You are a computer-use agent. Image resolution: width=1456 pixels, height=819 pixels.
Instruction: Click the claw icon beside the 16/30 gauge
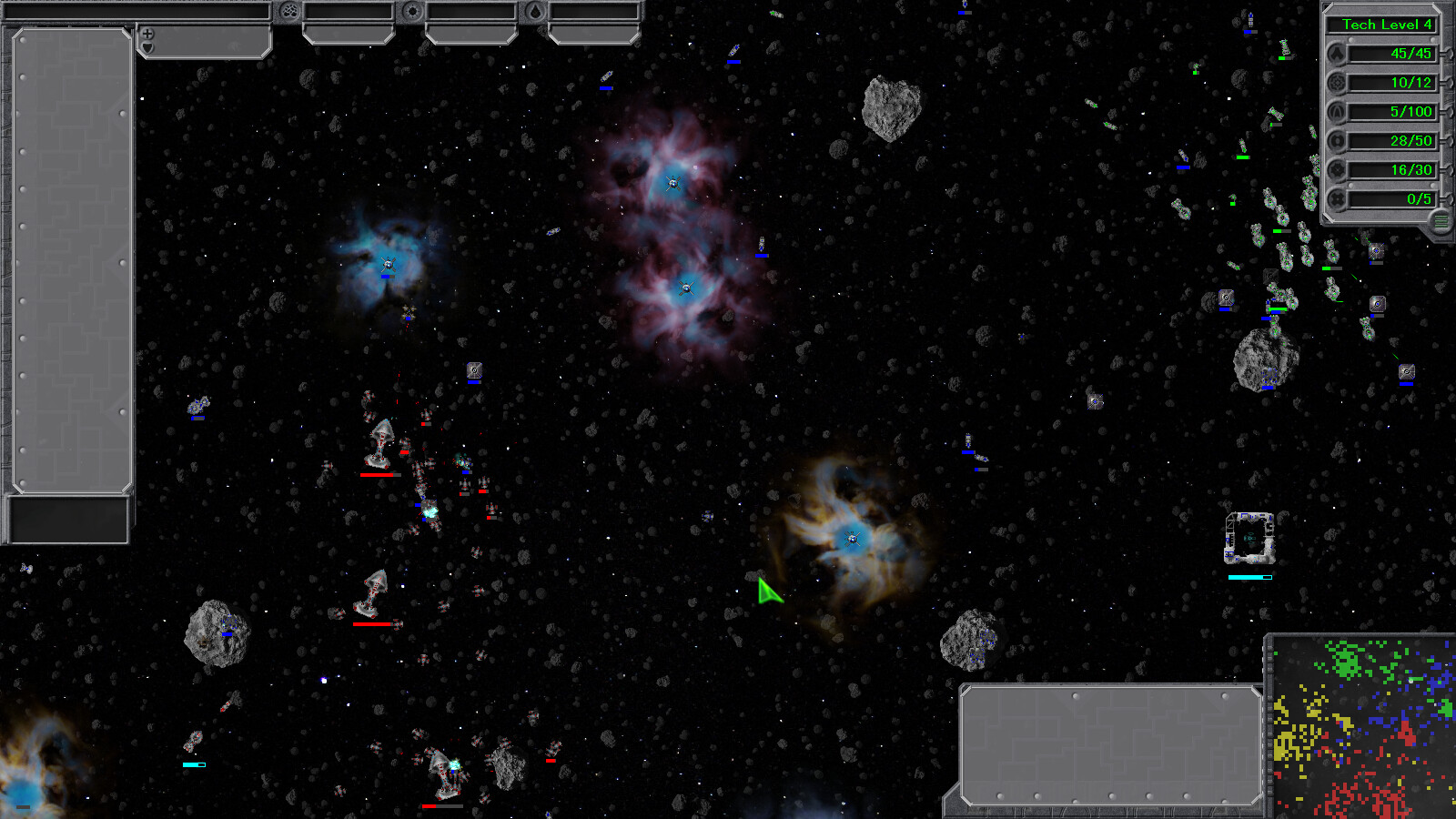coord(1337,170)
